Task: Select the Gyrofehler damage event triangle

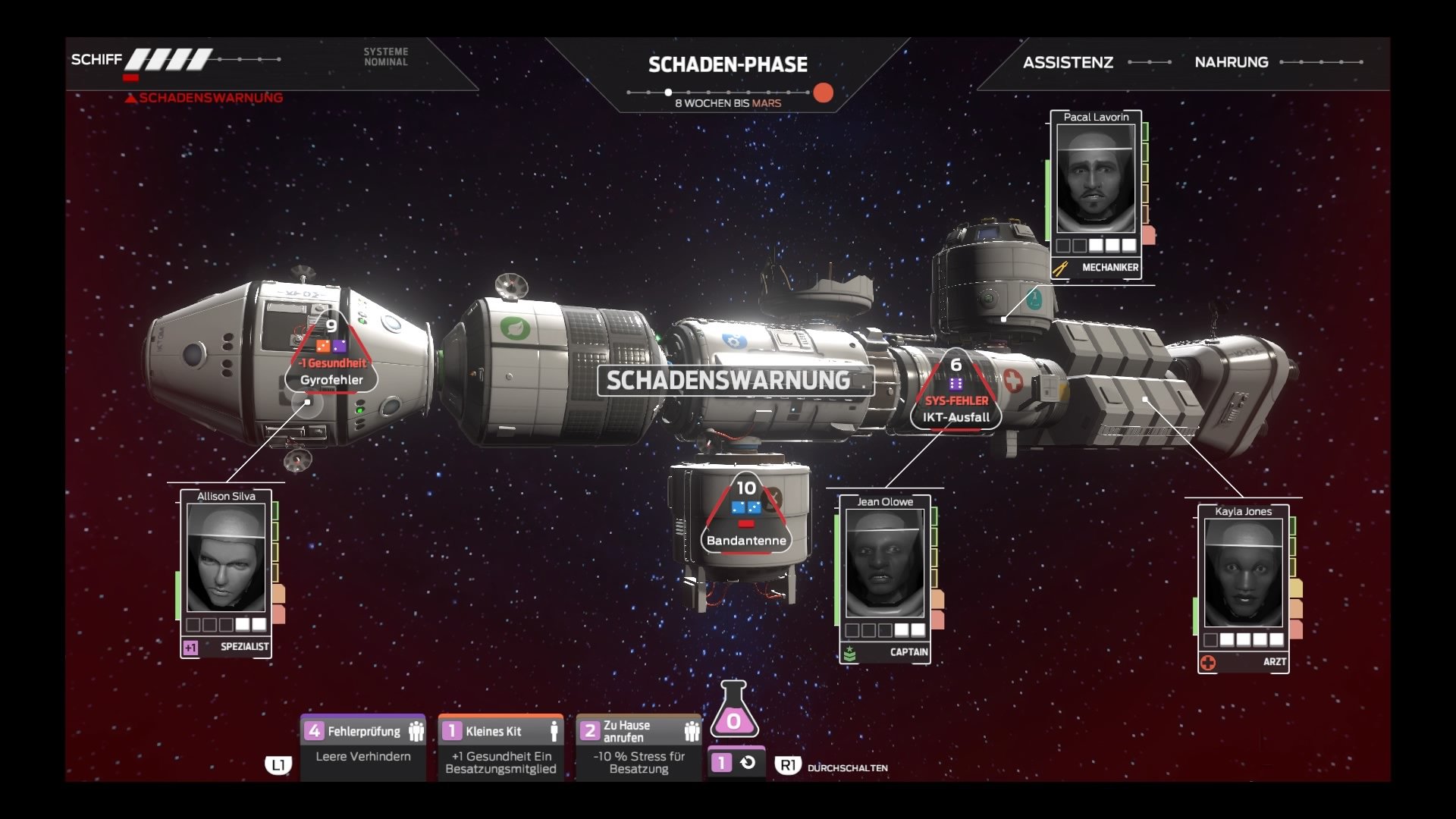Action: point(331,353)
